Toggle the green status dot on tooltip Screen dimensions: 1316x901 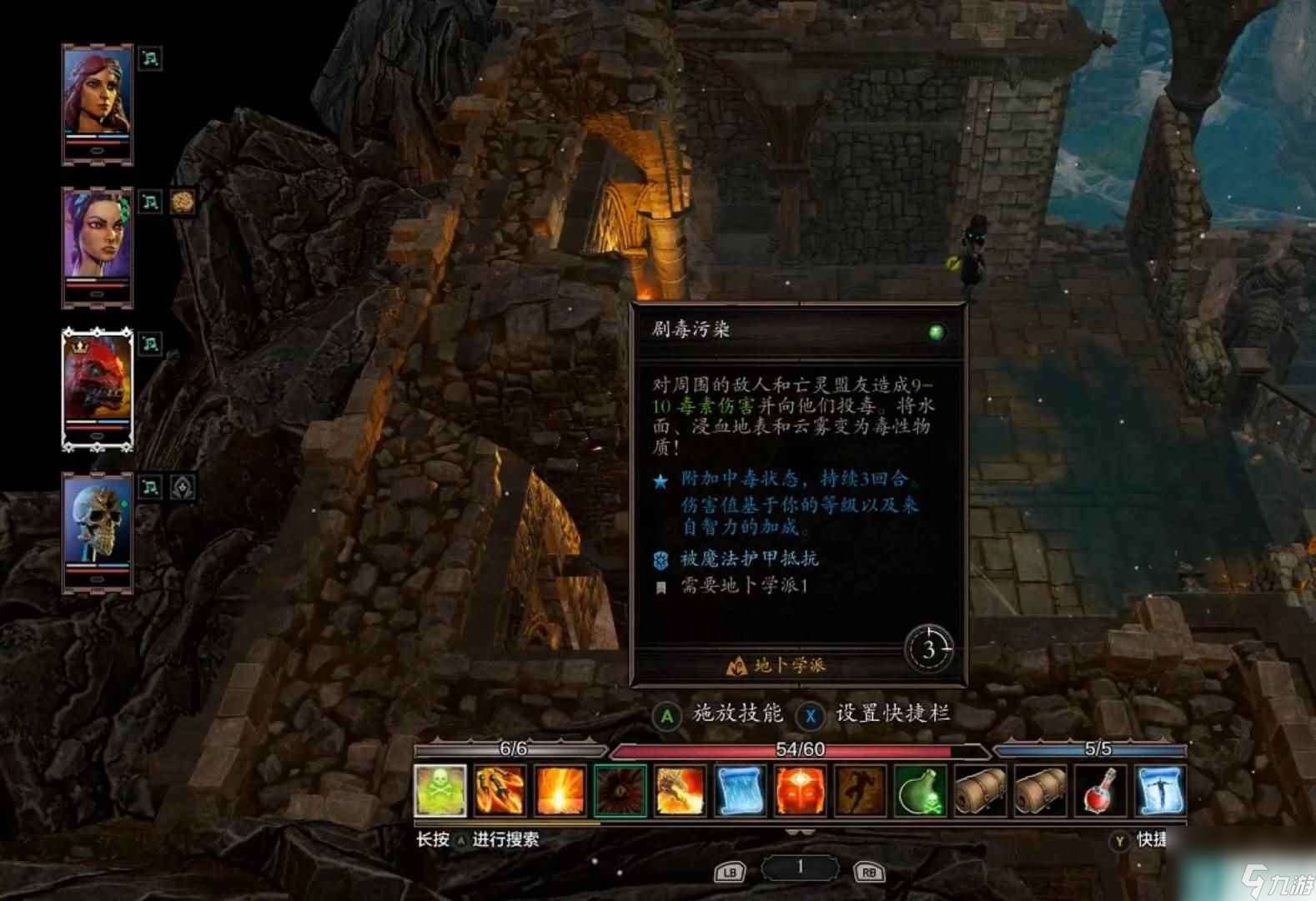click(937, 330)
